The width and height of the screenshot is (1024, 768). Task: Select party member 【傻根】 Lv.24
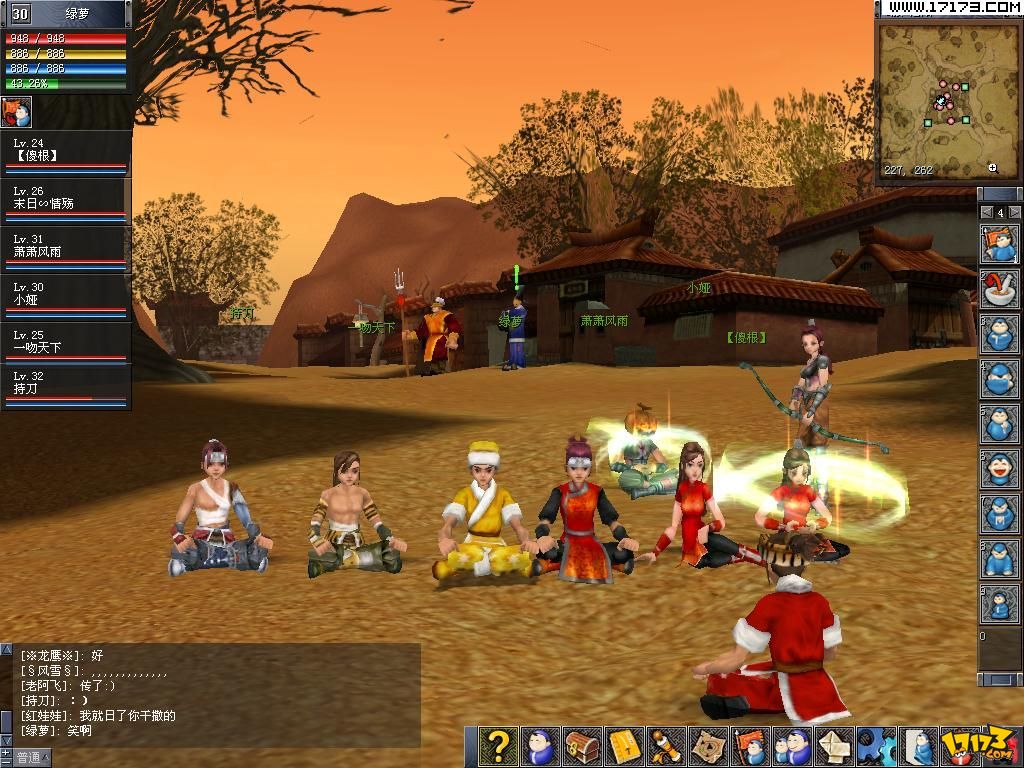pos(66,154)
